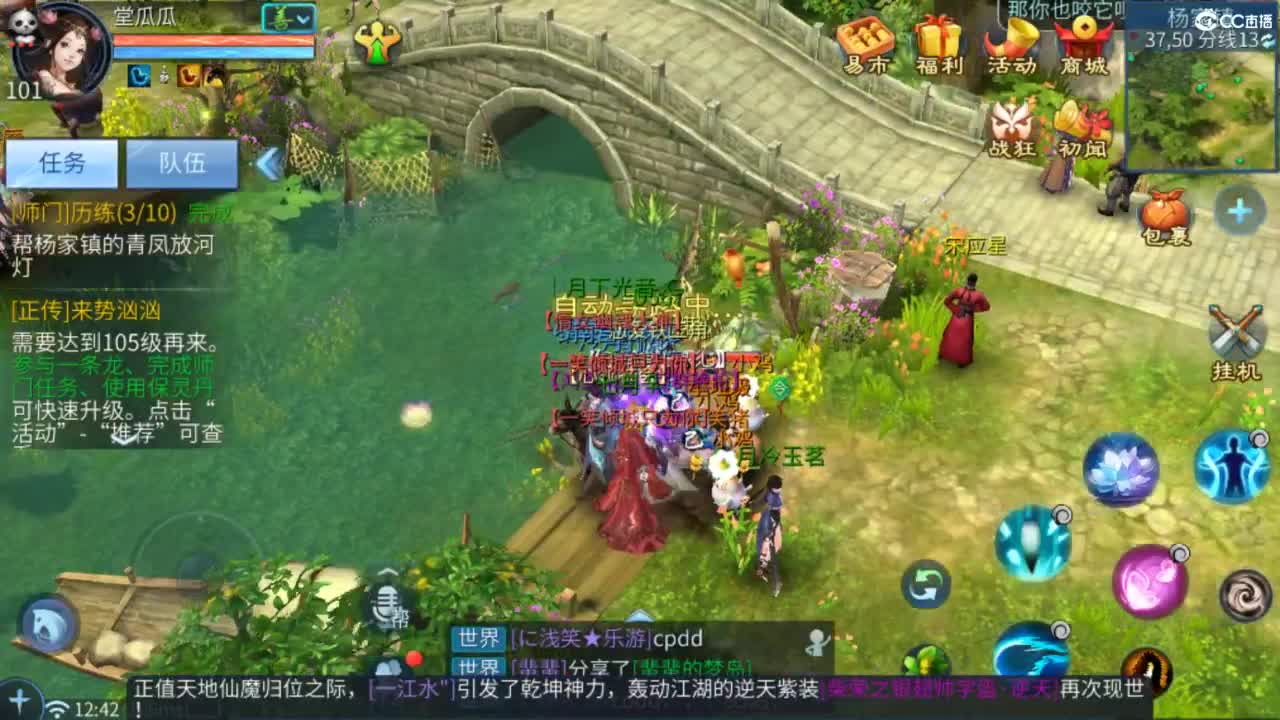Switch to the 任务 quest tab
This screenshot has height=720, width=1280.
click(62, 164)
